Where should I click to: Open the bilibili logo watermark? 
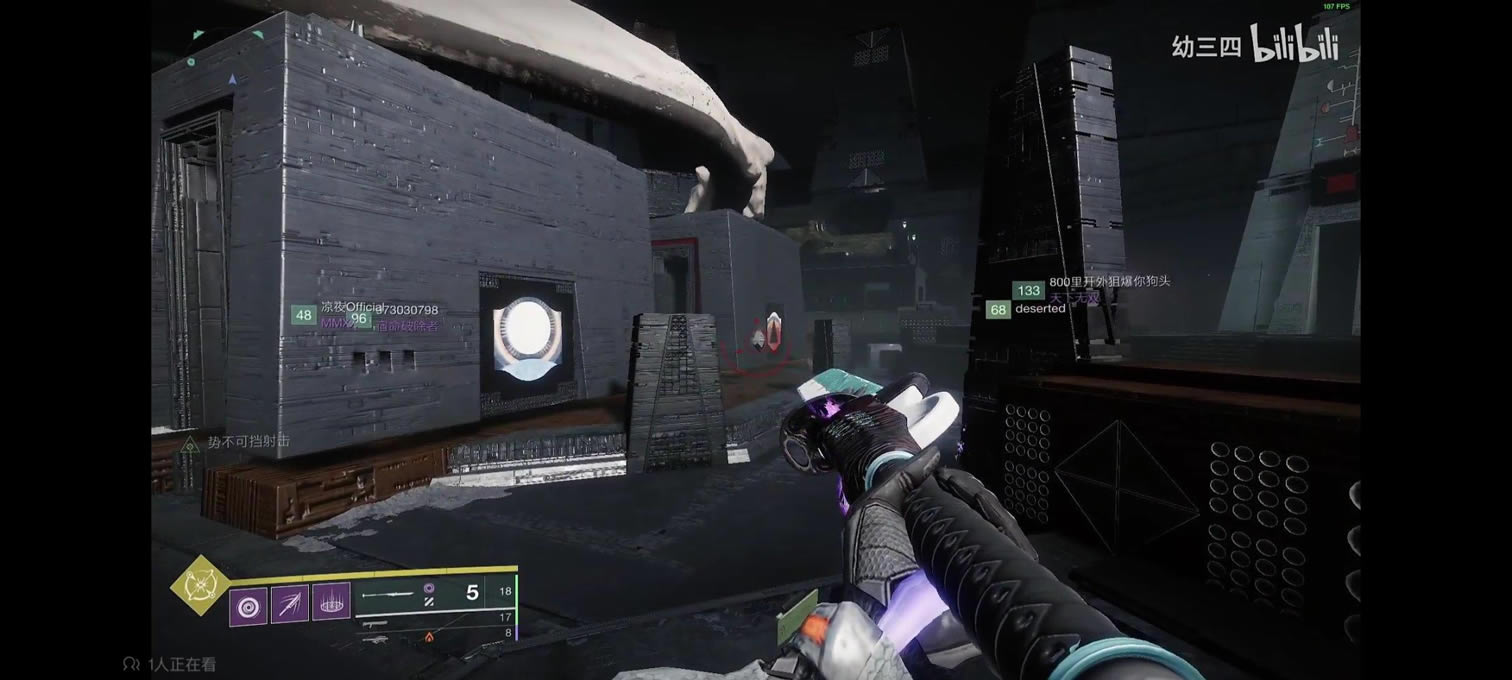coord(1292,44)
